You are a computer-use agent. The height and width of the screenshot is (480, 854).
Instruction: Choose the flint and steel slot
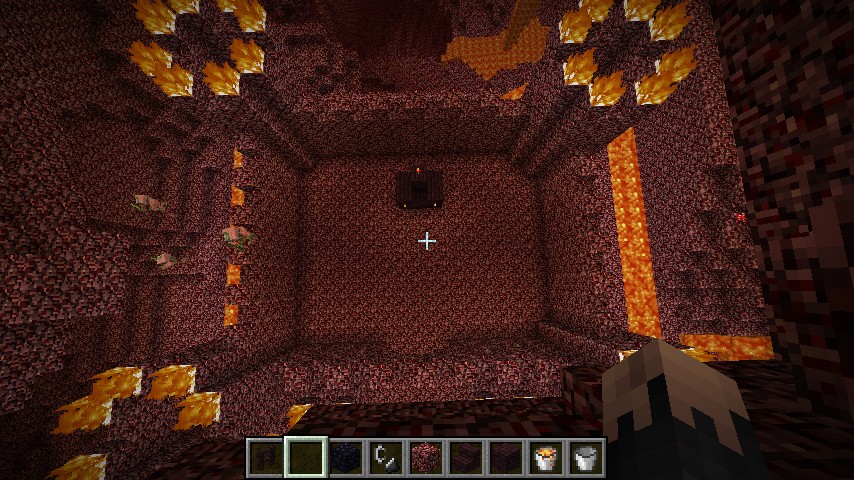click(x=385, y=458)
